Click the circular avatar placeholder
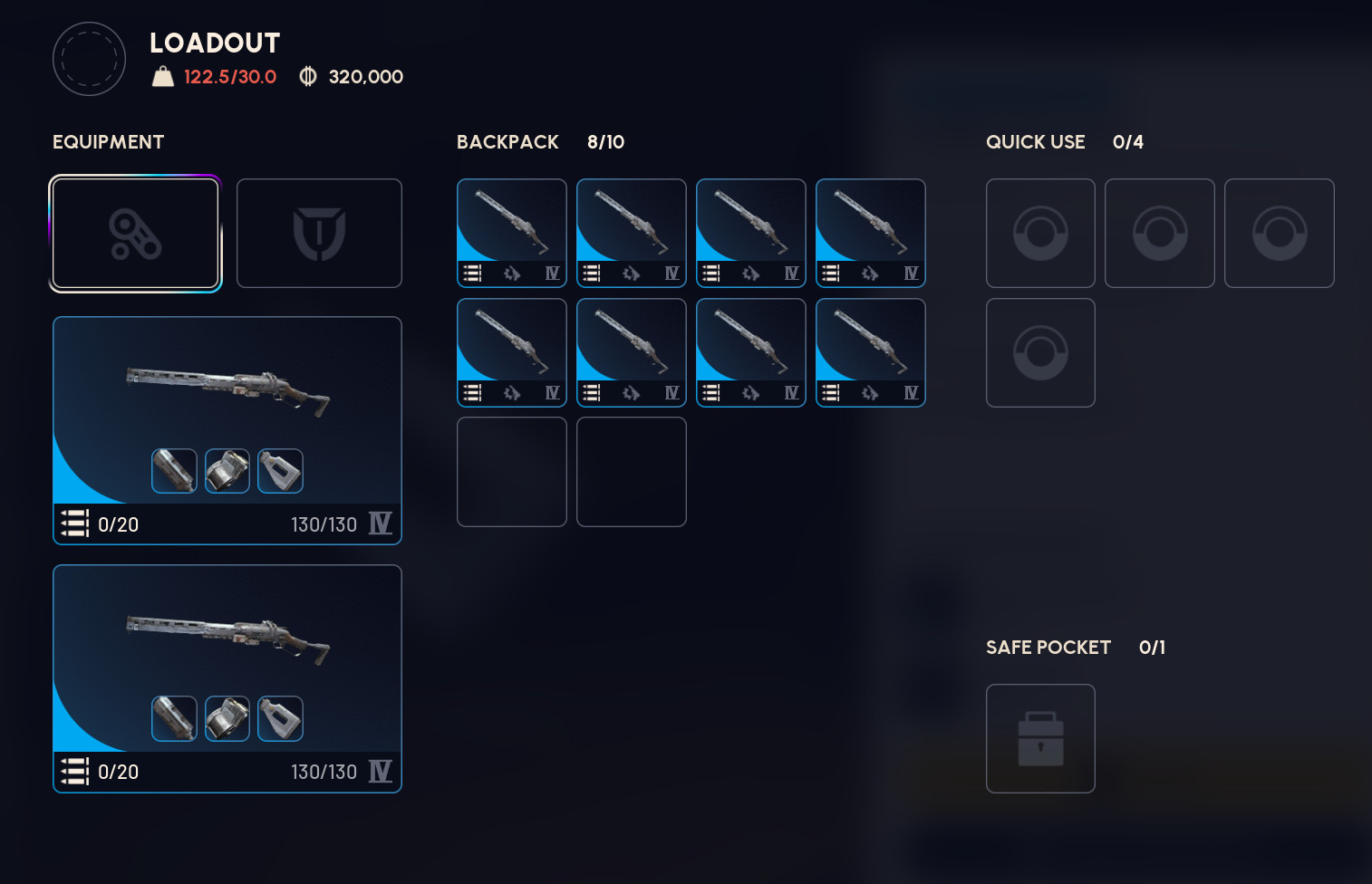This screenshot has height=884, width=1372. (88, 58)
